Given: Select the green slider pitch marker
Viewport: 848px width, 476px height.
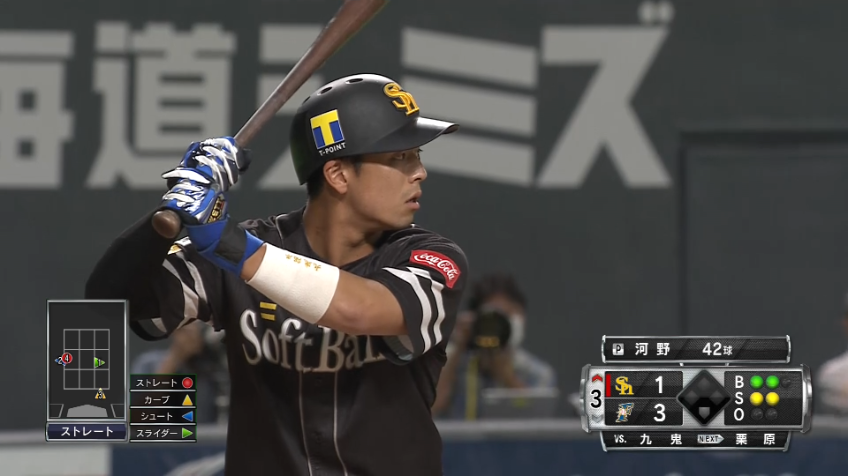Looking at the screenshot, I should point(98,362).
